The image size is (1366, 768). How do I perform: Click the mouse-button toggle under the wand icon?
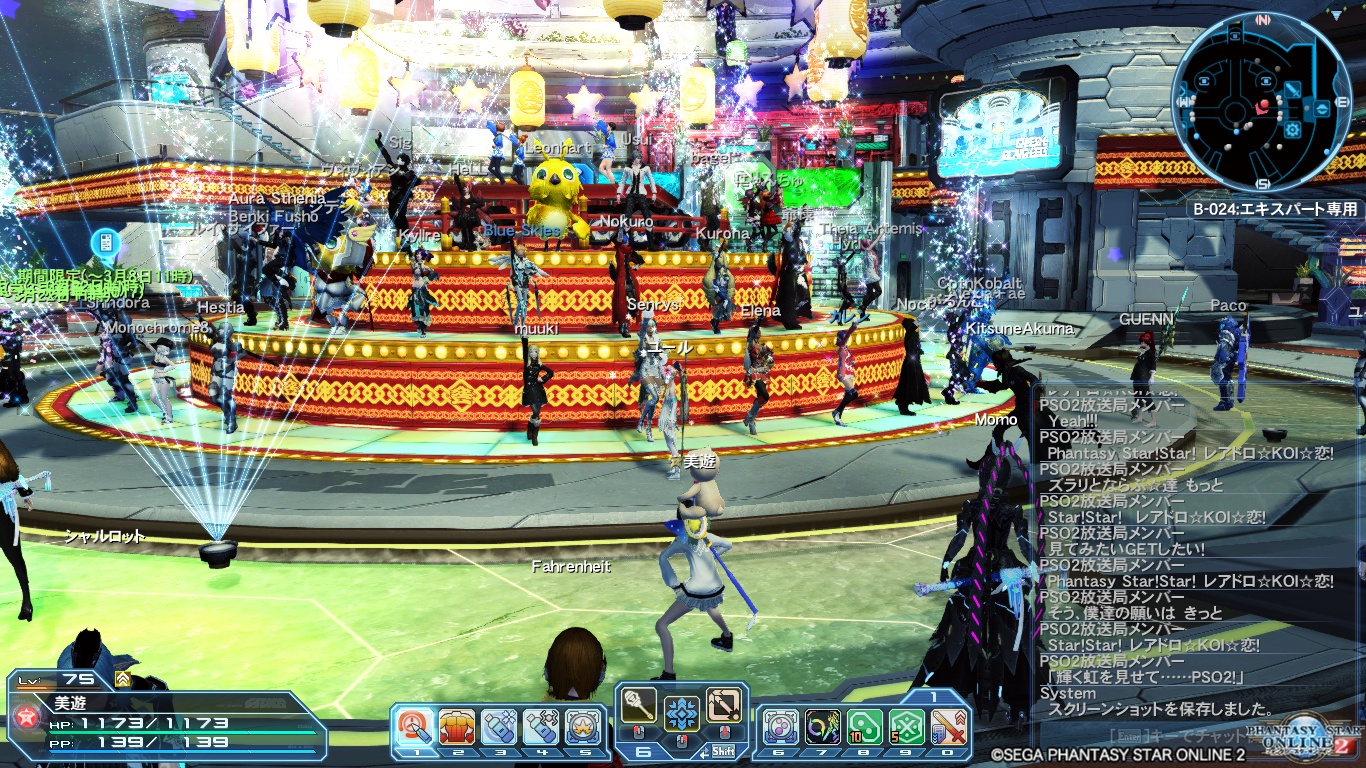point(637,730)
